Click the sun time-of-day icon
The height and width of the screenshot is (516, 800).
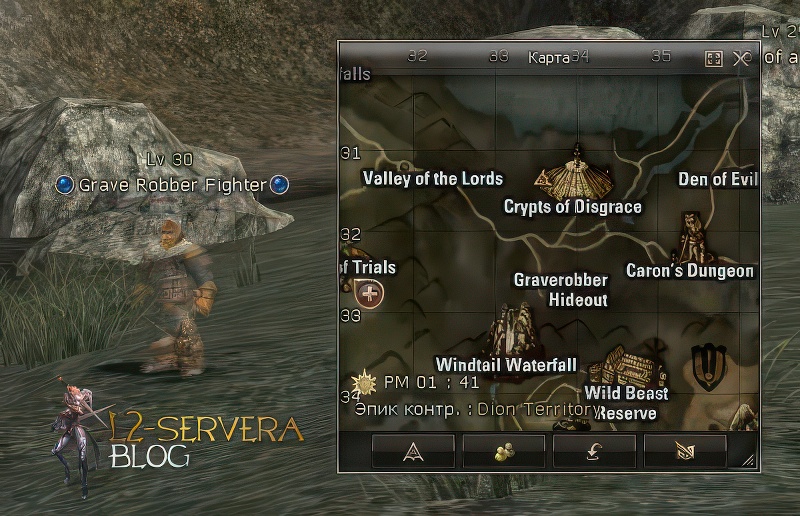[365, 382]
